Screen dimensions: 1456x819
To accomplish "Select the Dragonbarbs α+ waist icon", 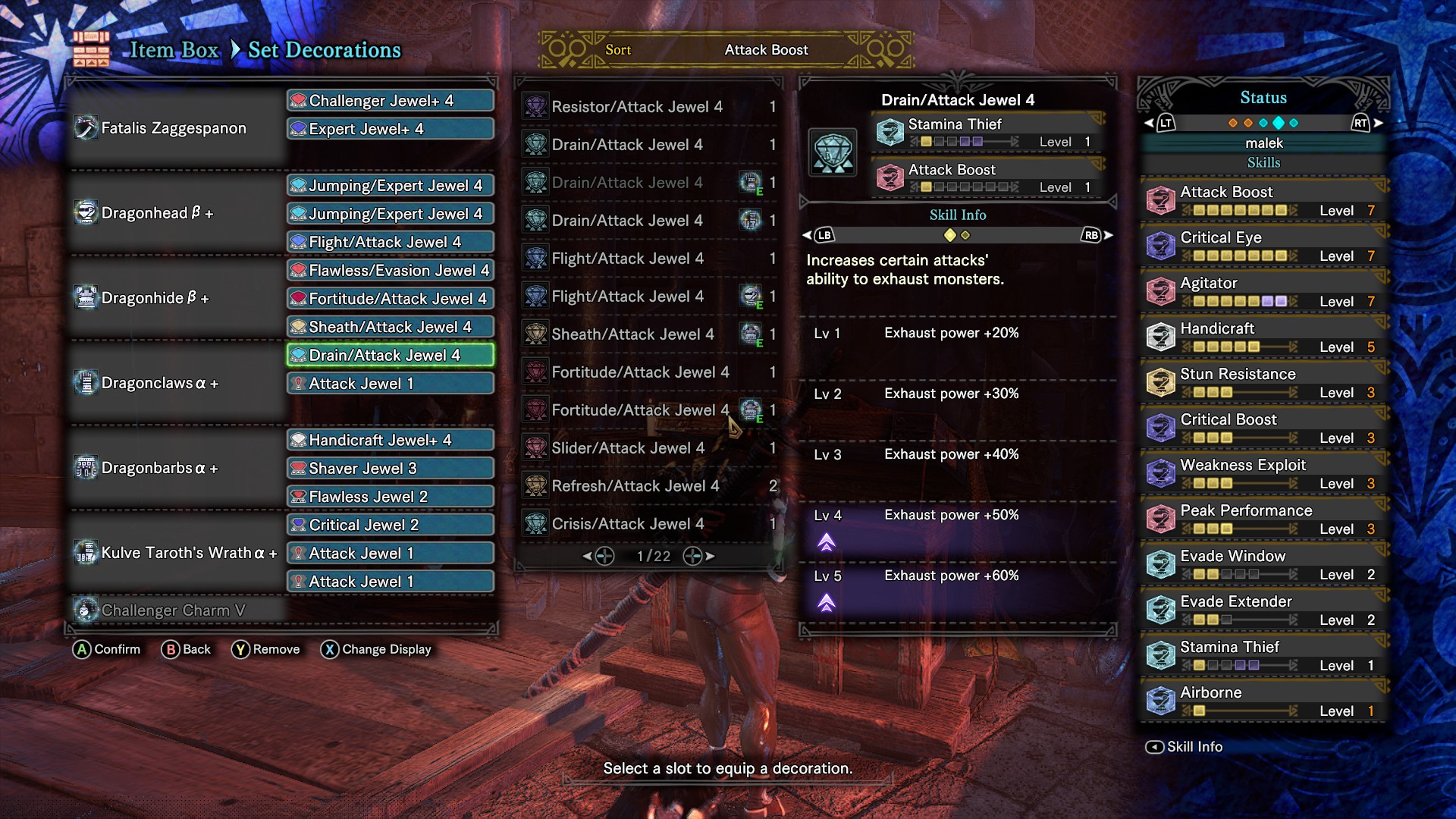I will [86, 467].
